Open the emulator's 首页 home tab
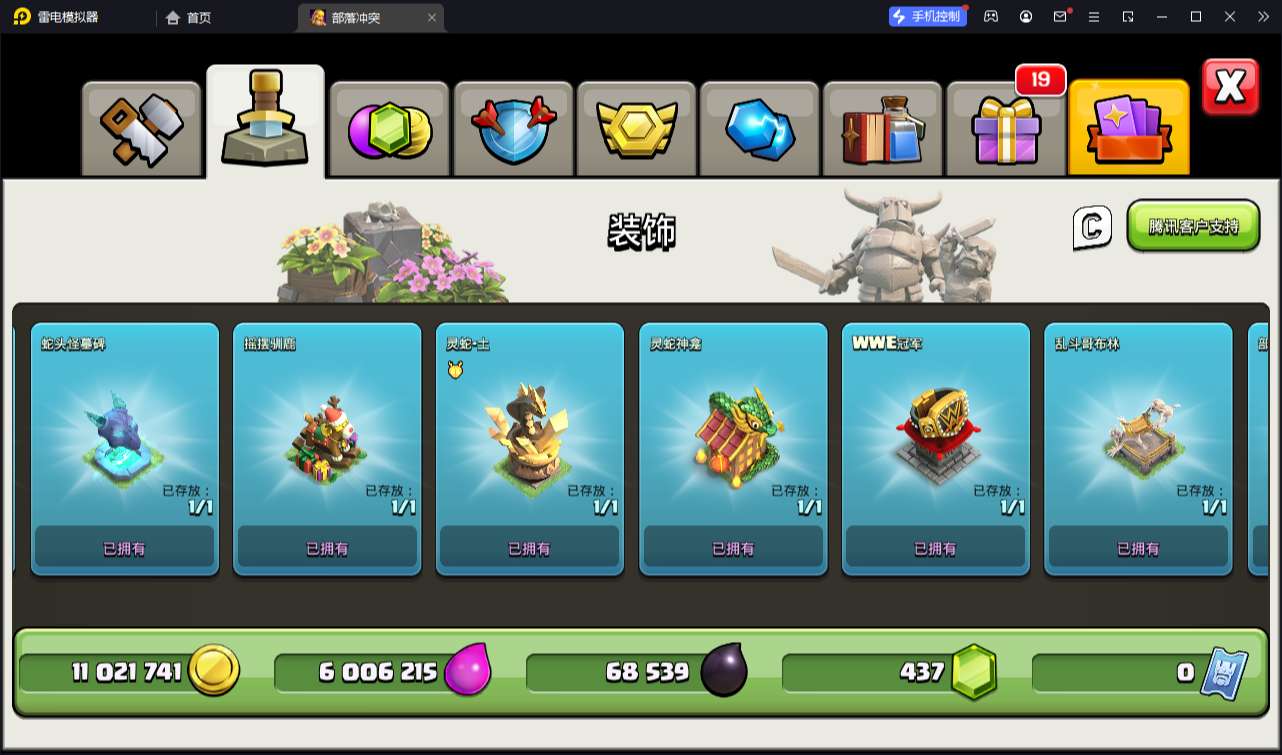1282x755 pixels. pyautogui.click(x=188, y=17)
